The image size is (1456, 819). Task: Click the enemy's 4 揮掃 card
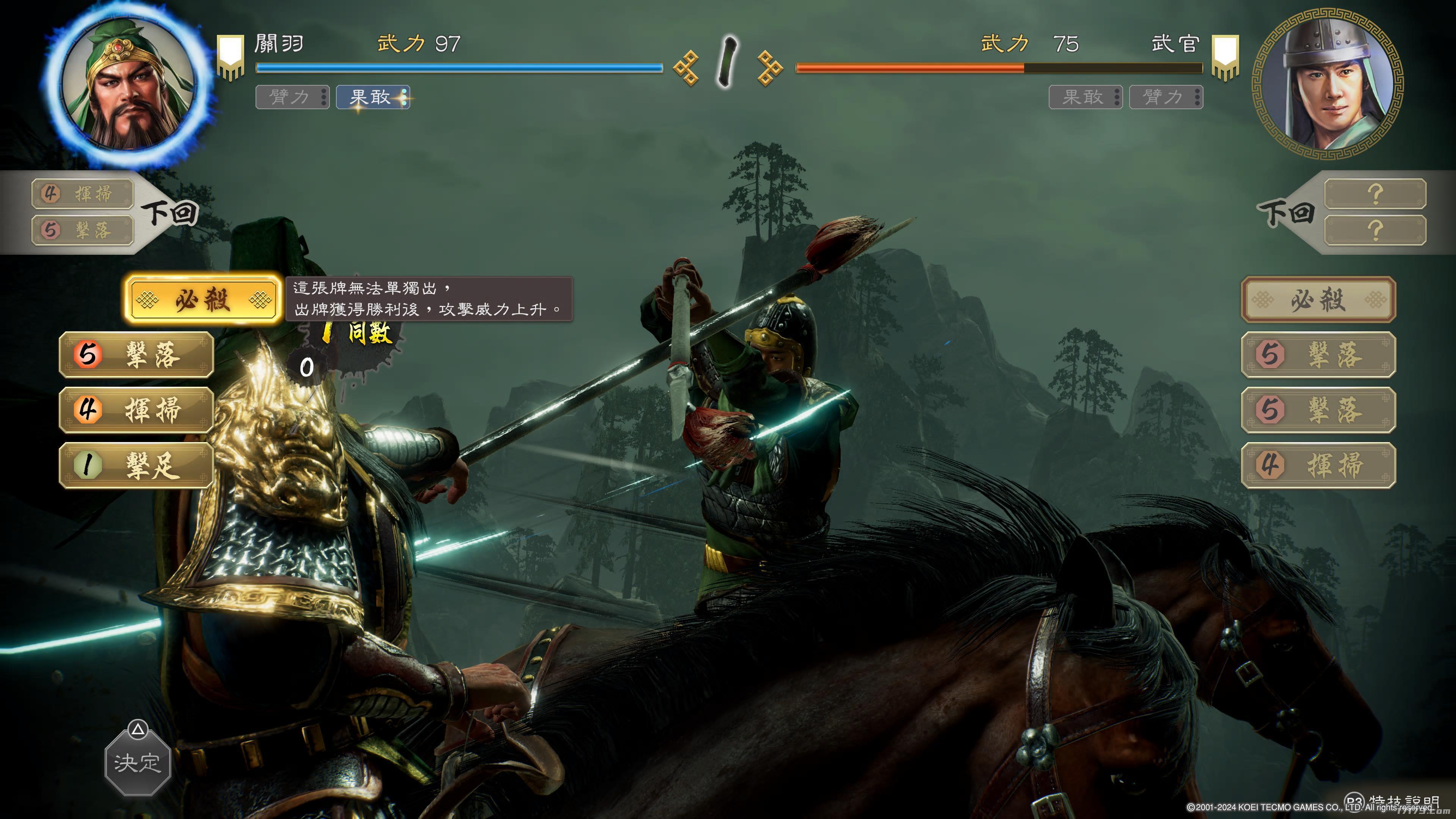pos(1318,465)
